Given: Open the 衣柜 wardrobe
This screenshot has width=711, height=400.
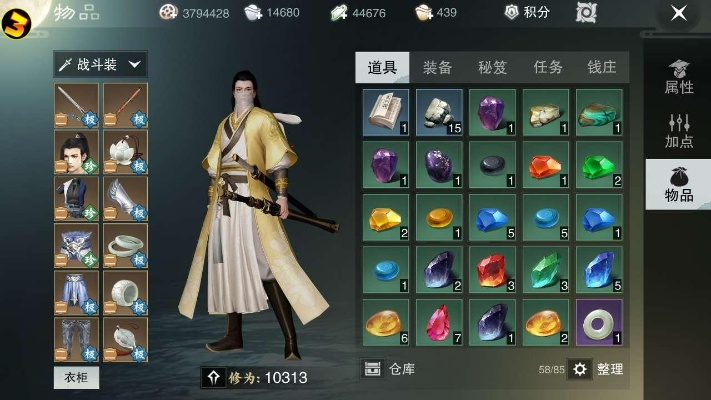Looking at the screenshot, I should tap(76, 377).
